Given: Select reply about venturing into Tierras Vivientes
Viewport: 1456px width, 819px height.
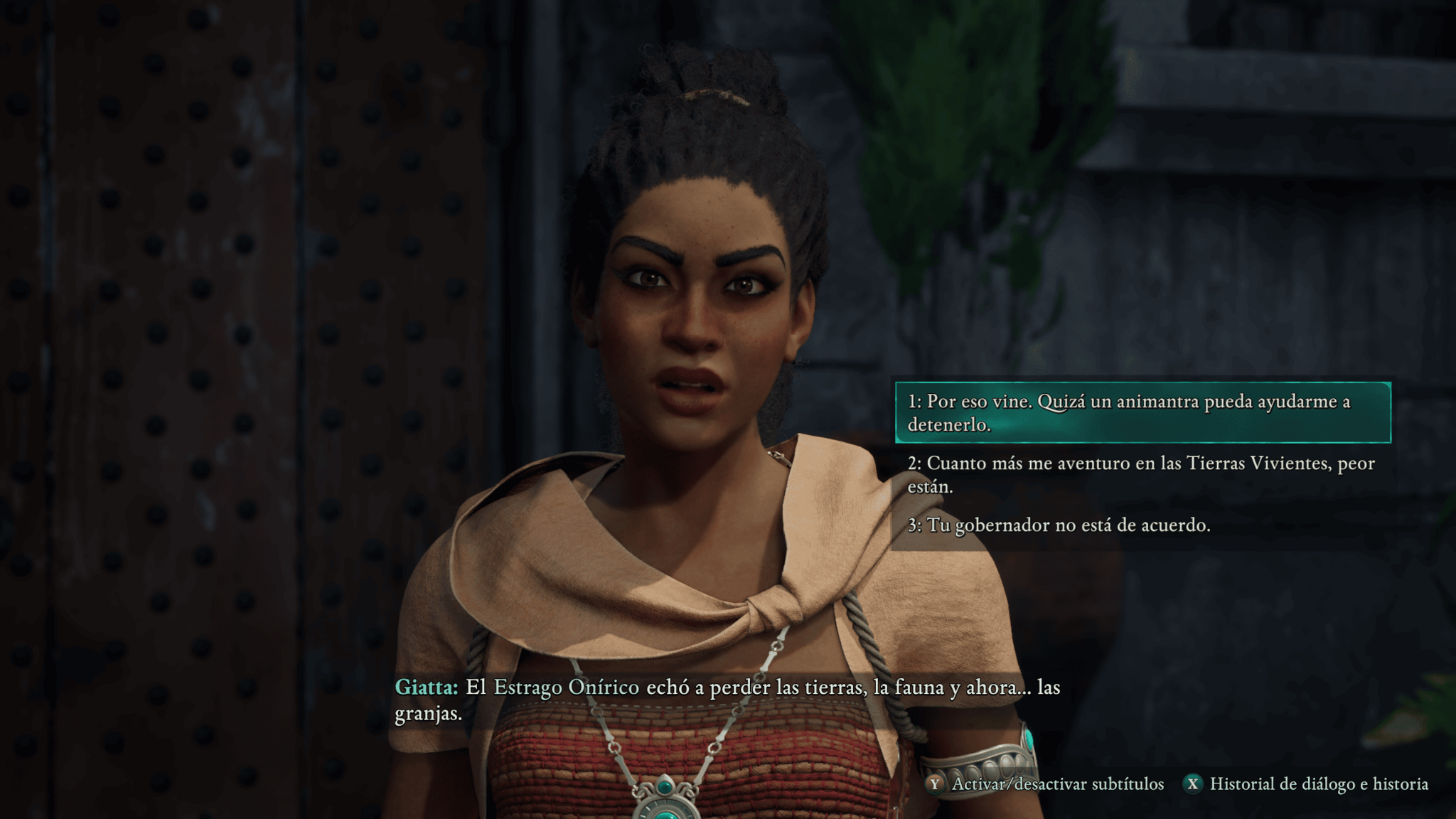Looking at the screenshot, I should pos(1140,474).
